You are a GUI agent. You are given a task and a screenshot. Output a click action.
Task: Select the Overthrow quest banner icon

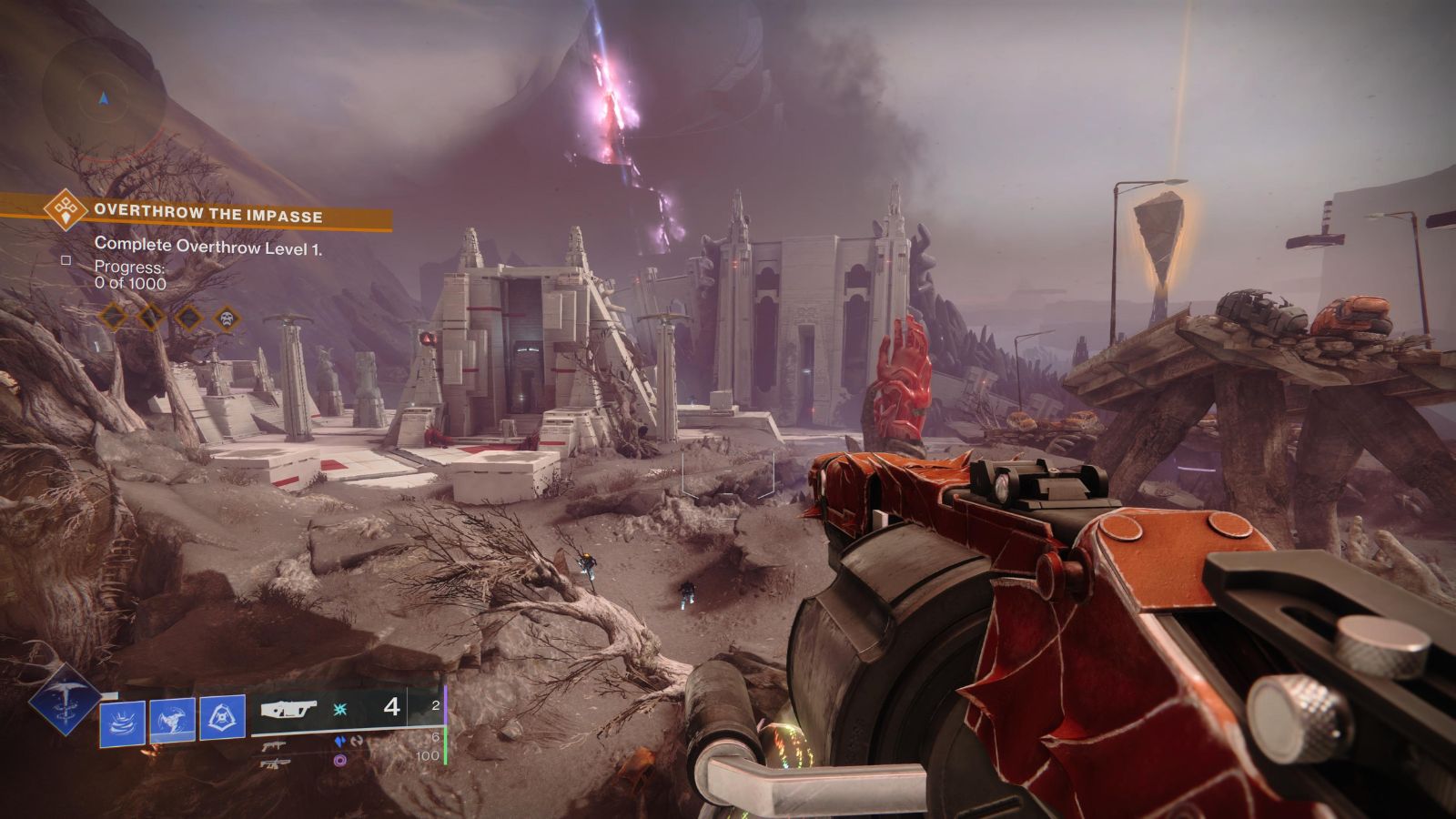(65, 212)
